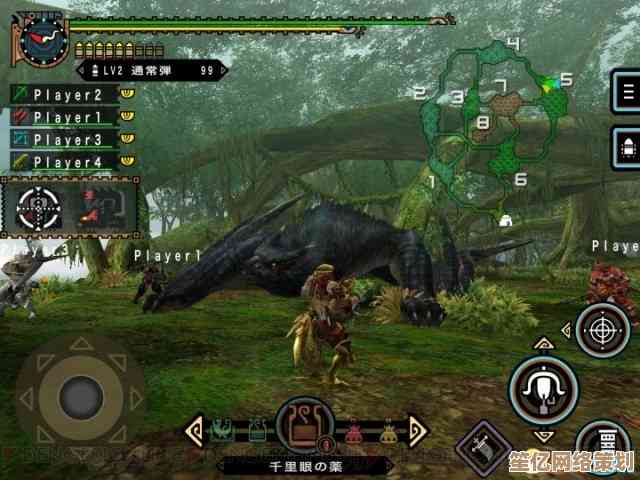Select the Player2 party entry

68,95
